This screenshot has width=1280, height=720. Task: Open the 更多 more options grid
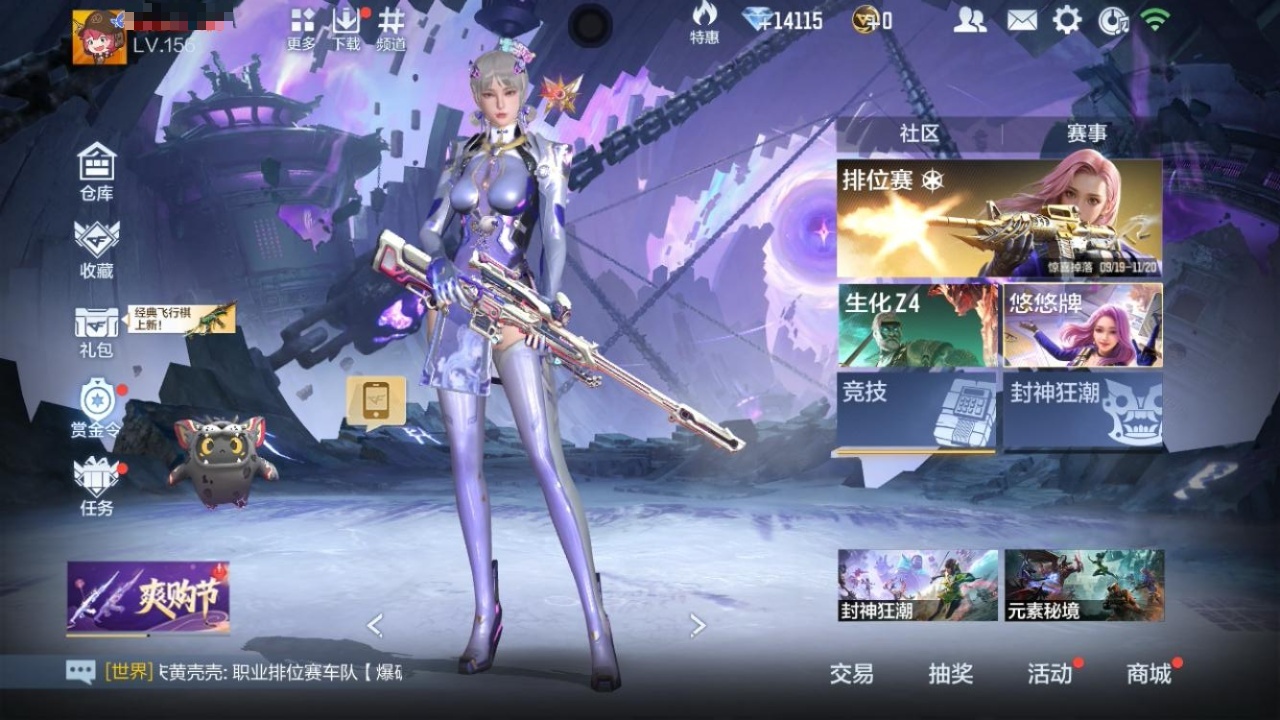tap(302, 28)
